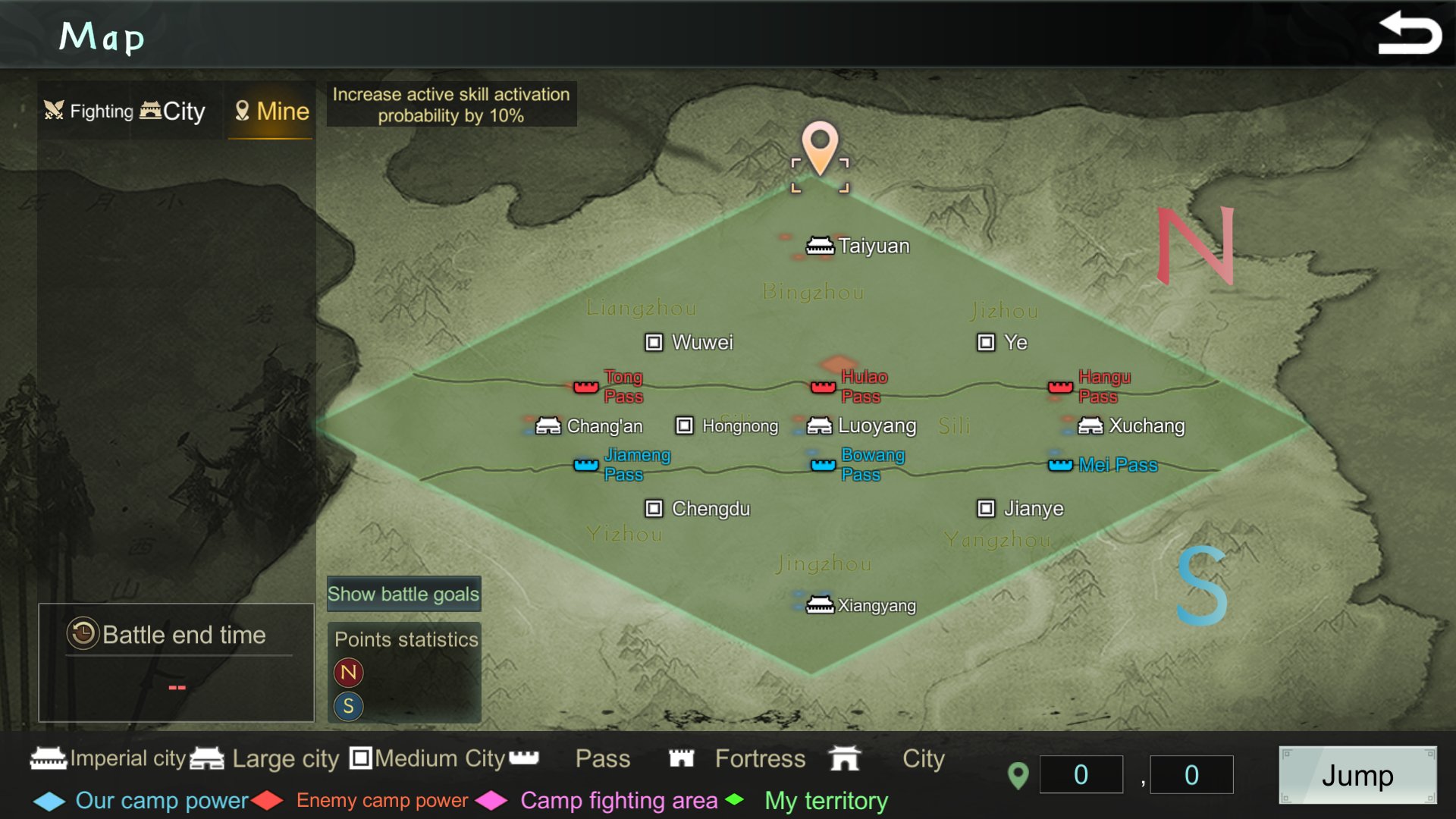Choose Hulao Pass marker
Viewport: 1456px width, 819px height.
(x=824, y=388)
